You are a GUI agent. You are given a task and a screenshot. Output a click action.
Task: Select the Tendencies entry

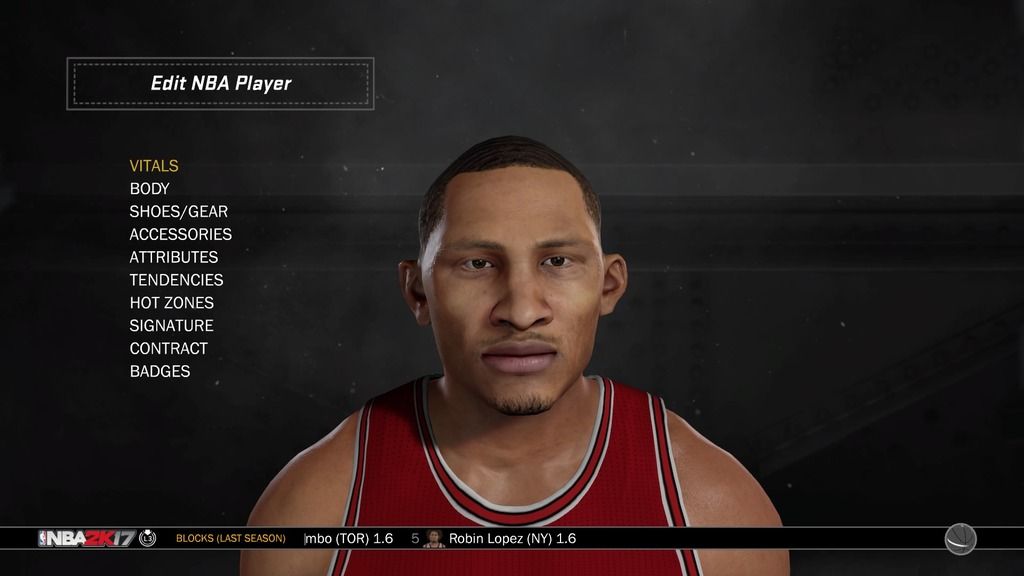pyautogui.click(x=176, y=280)
